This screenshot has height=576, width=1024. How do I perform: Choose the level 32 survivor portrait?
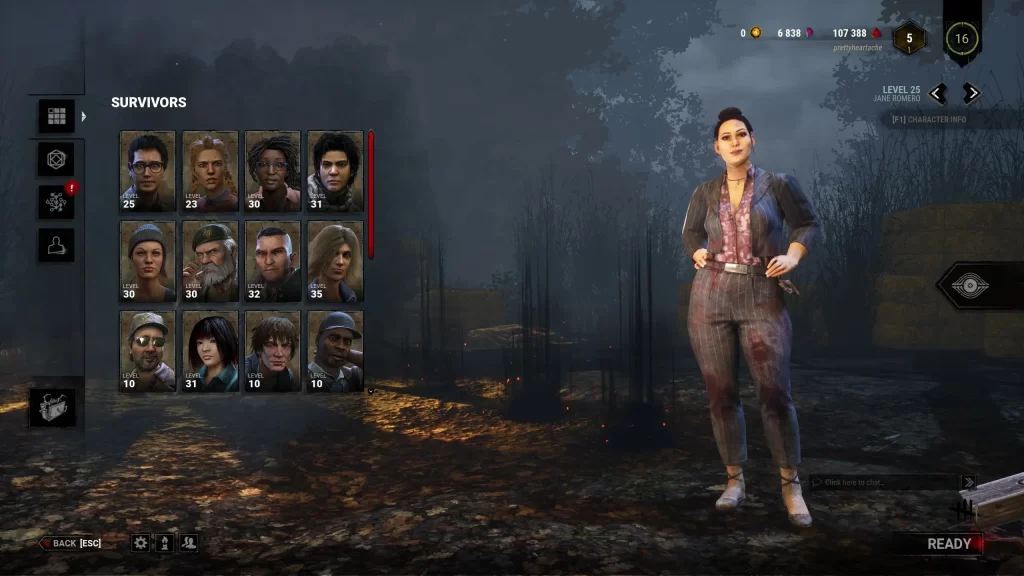pos(273,261)
